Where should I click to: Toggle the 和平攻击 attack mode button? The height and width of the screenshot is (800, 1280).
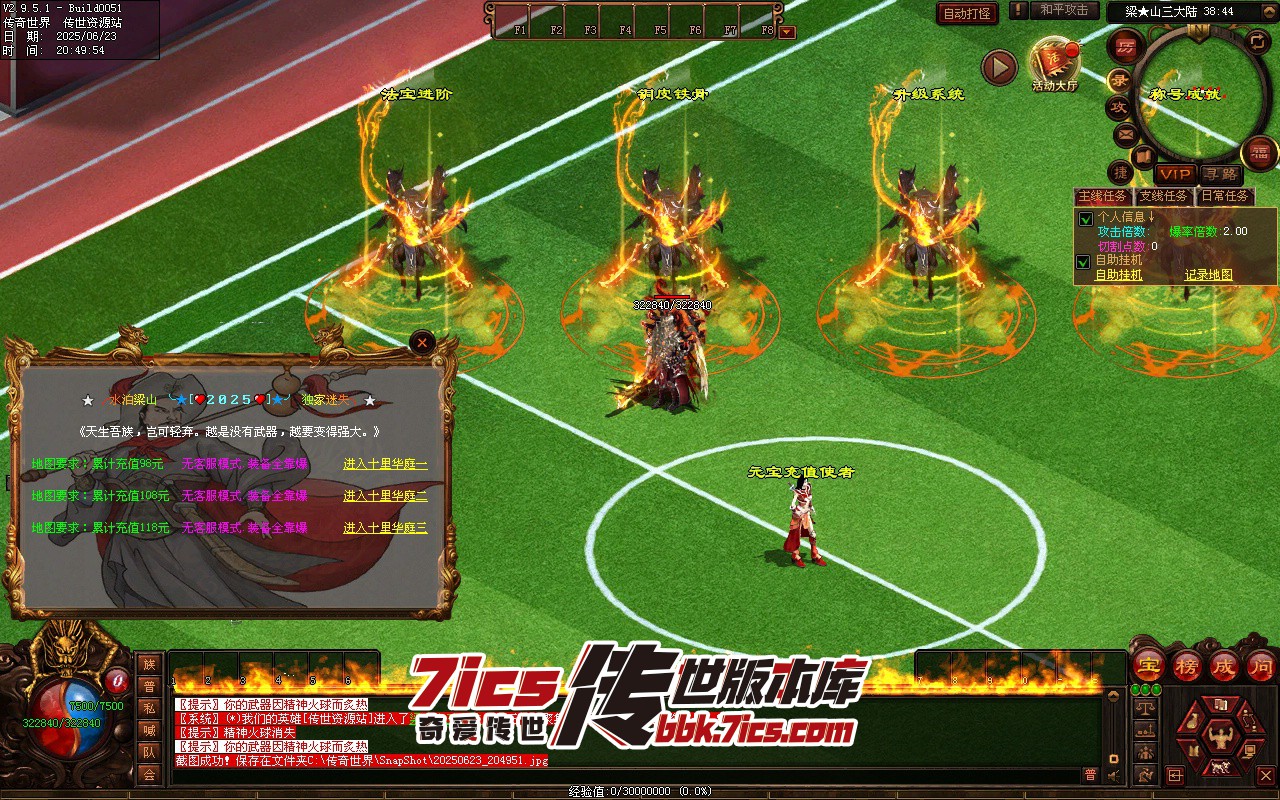coord(1063,10)
